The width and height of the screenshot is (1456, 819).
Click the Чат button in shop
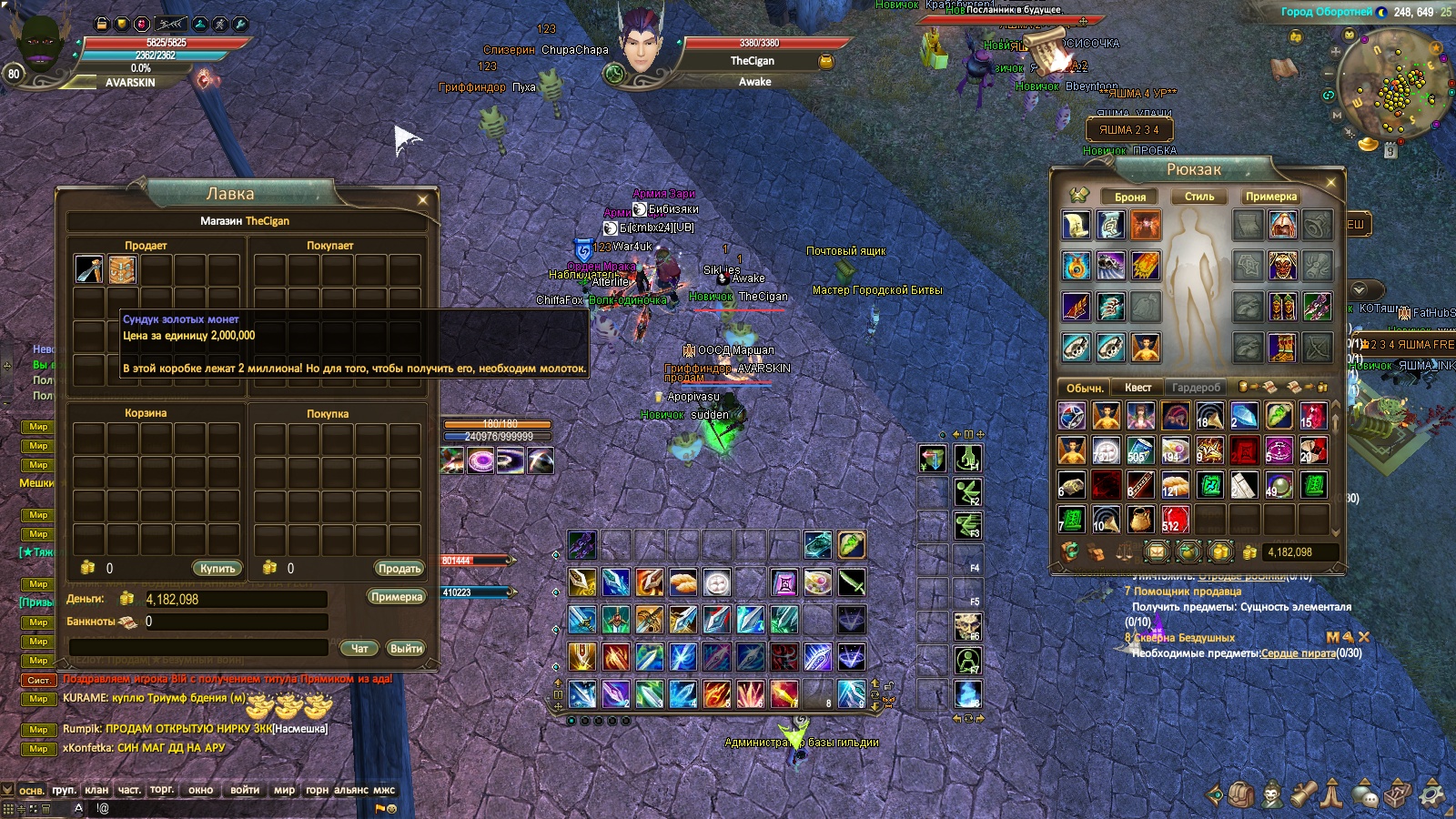359,649
